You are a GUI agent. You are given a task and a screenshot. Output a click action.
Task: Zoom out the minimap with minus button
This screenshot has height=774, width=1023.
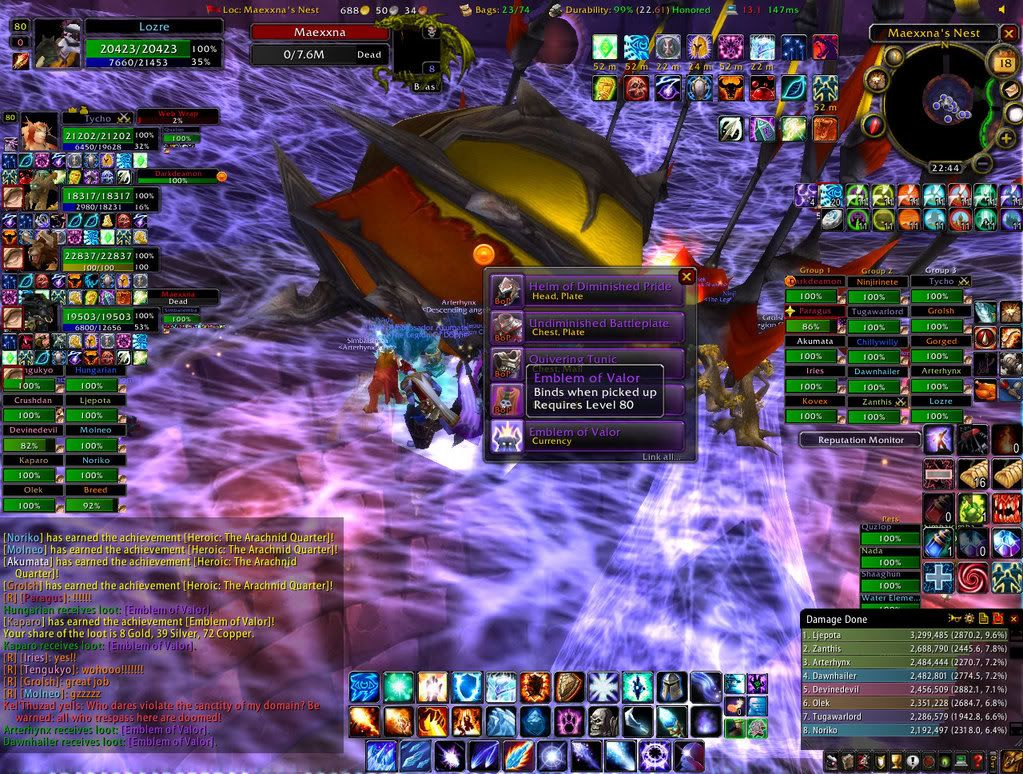coord(983,163)
